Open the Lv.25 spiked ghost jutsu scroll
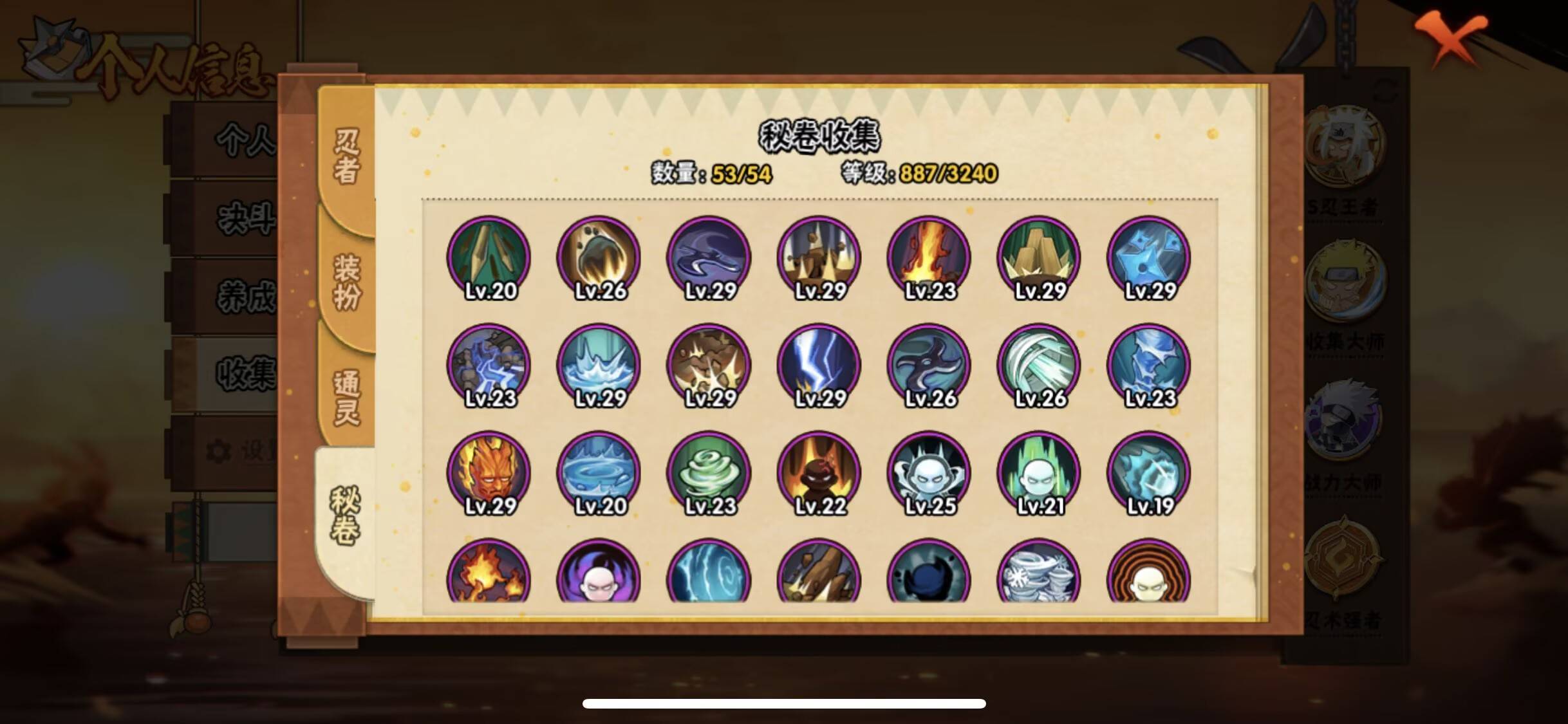This screenshot has height=724, width=1568. [927, 472]
